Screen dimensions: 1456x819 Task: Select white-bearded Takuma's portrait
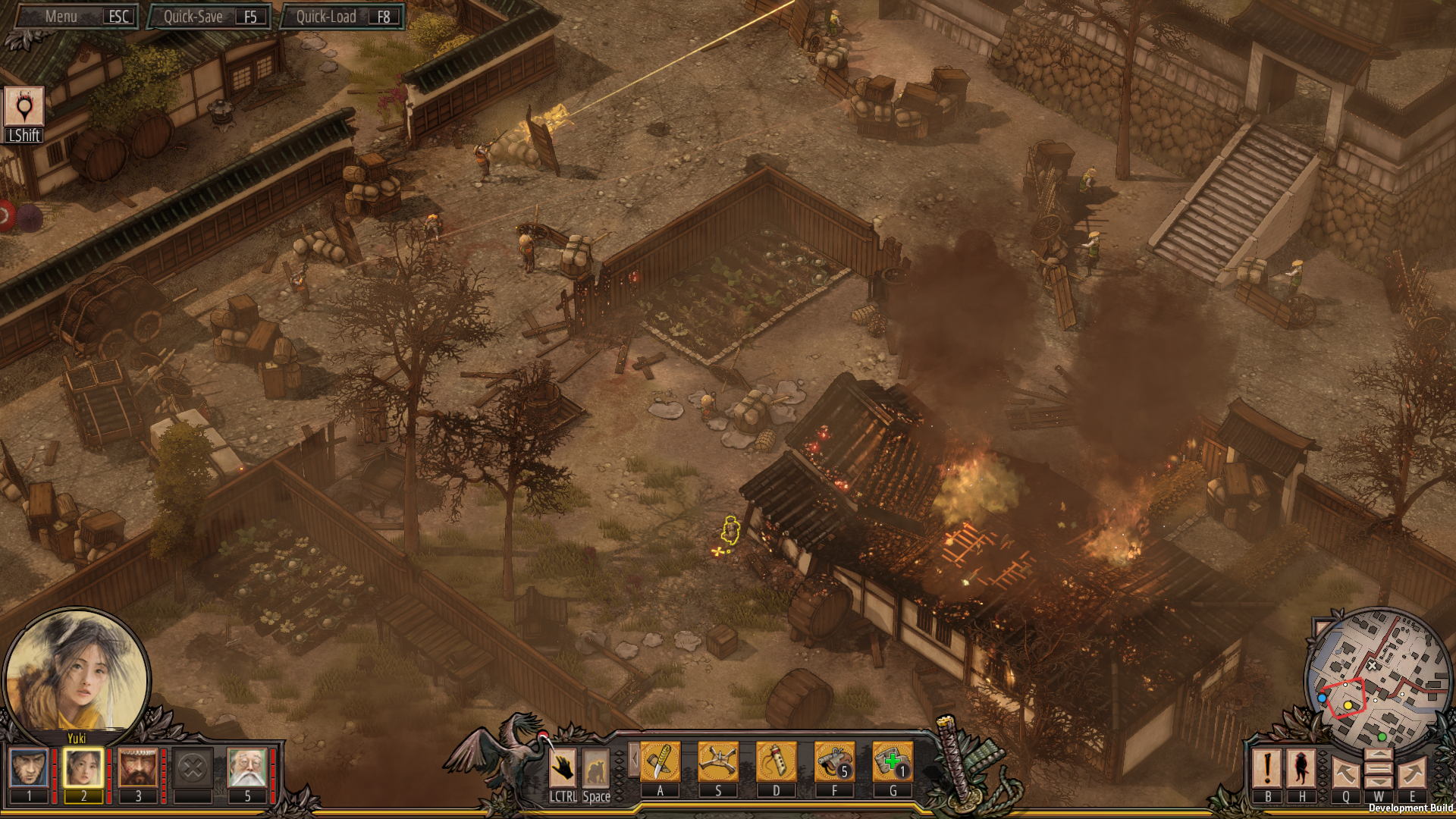click(247, 768)
